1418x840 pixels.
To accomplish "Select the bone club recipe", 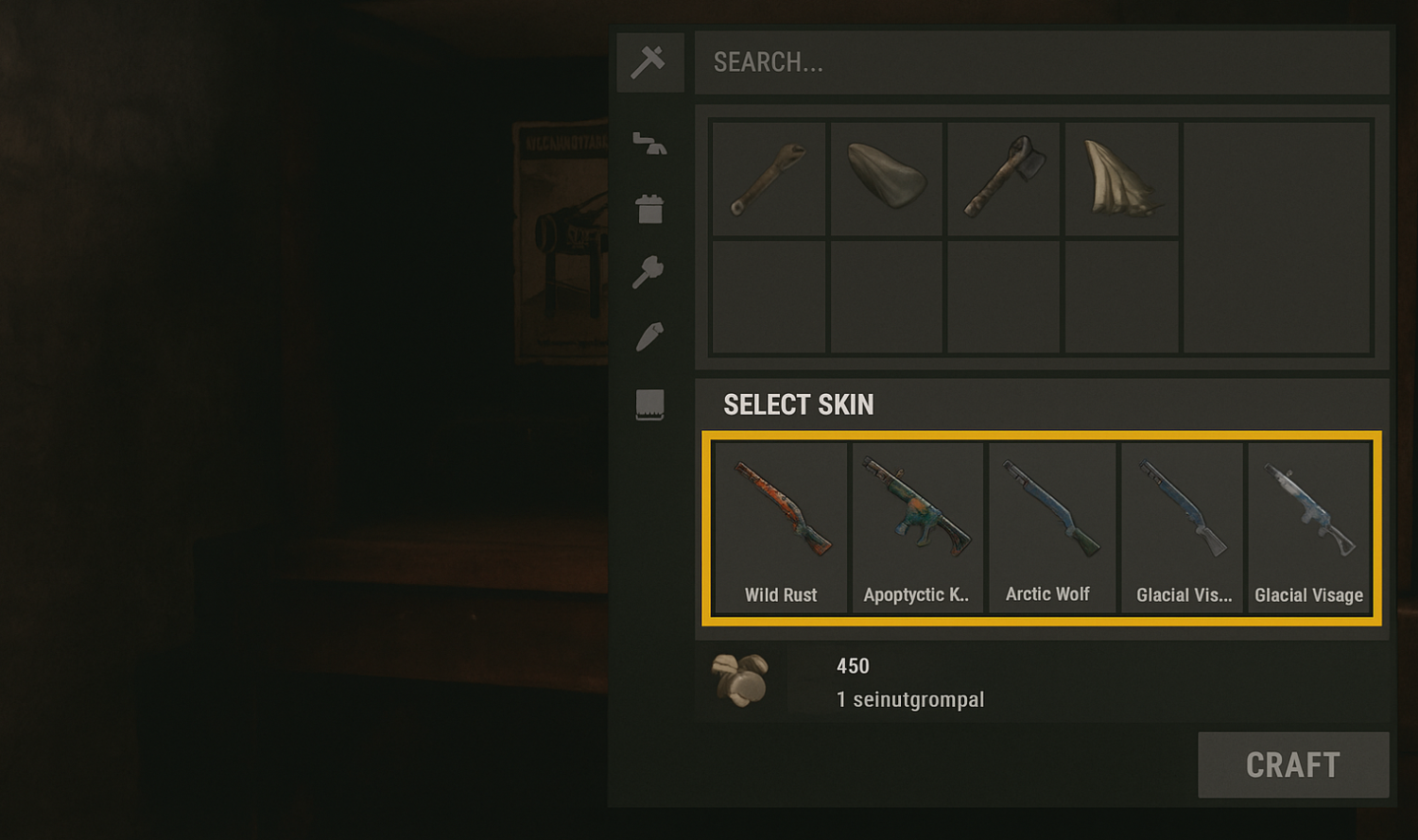I will tap(768, 178).
